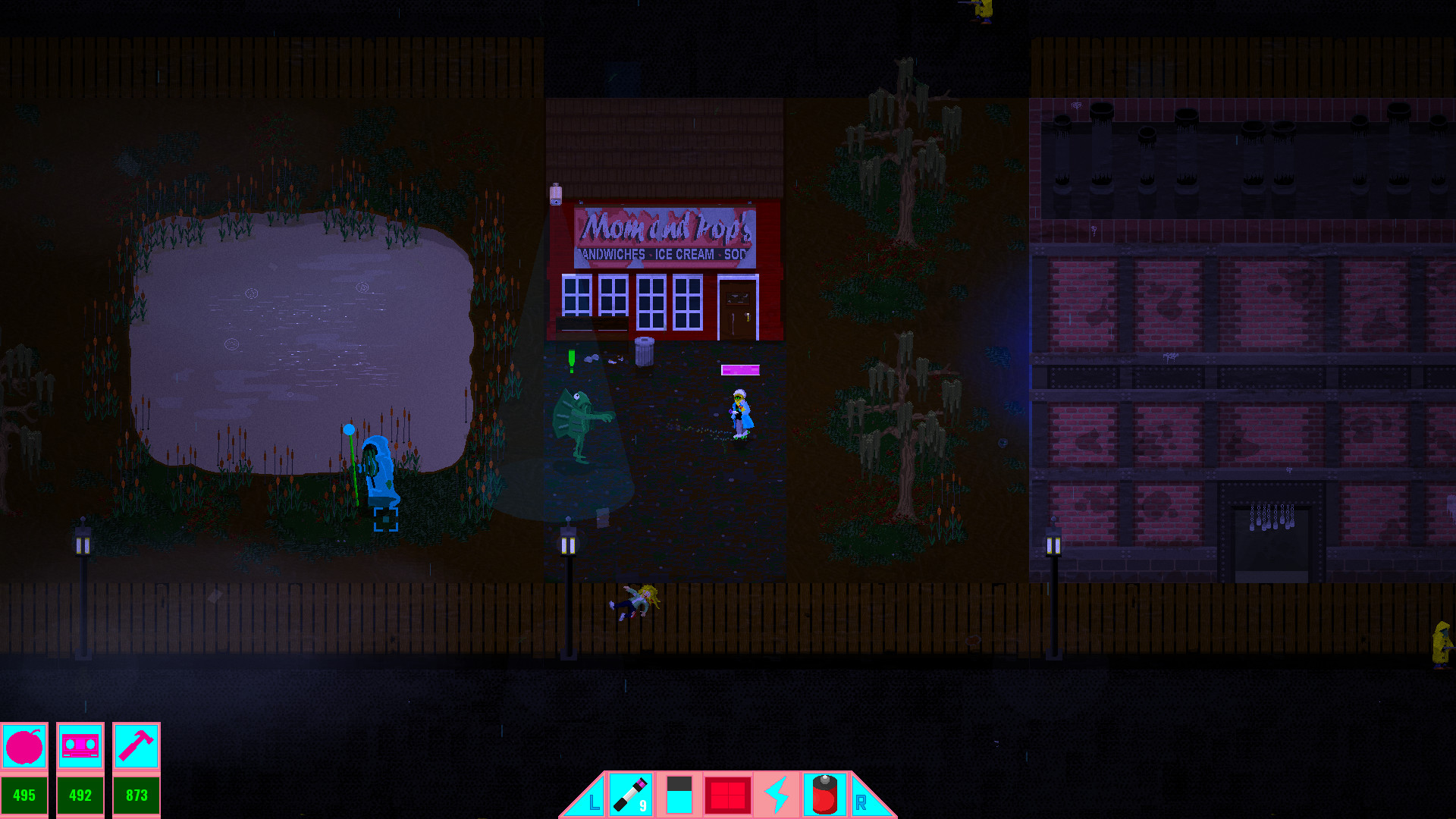Select the battery item in the hotbar
The width and height of the screenshot is (1456, 819).
coord(824,794)
